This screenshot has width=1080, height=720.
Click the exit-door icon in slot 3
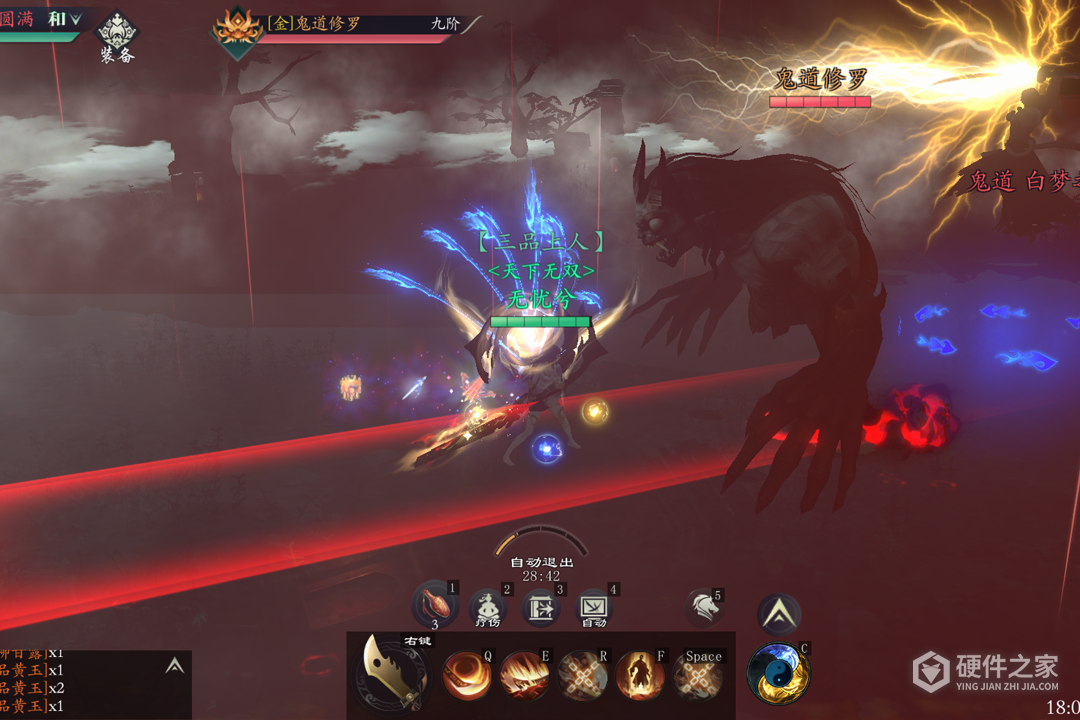point(540,608)
